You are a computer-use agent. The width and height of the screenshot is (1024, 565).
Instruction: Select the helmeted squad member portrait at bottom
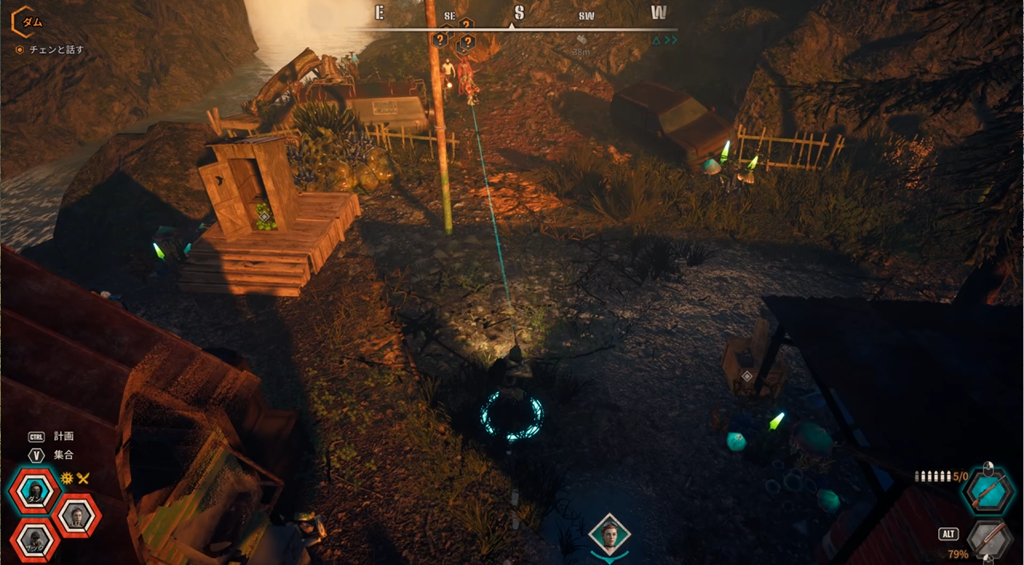coord(36,541)
